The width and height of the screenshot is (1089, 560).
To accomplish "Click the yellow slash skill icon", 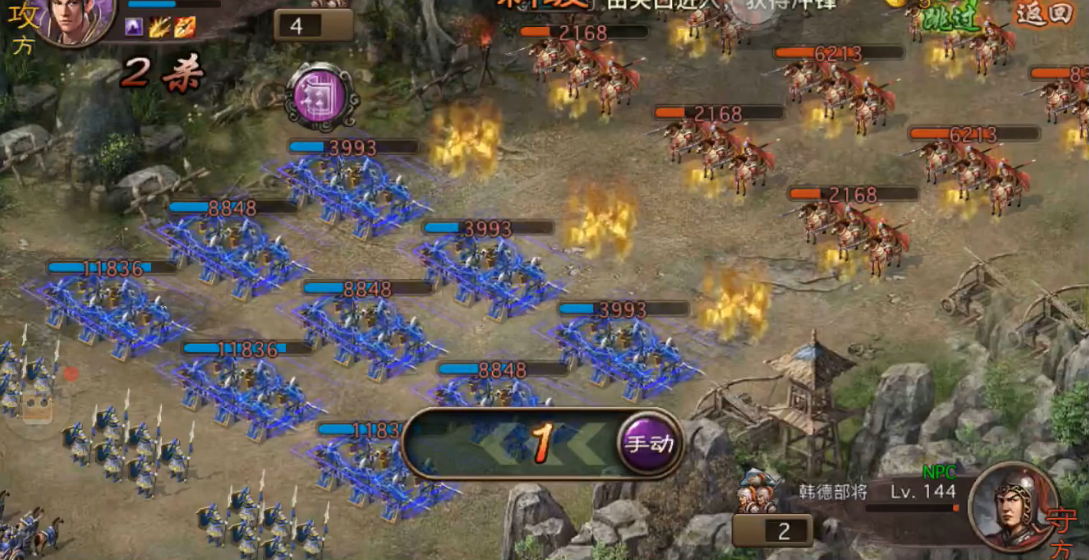I will [159, 28].
